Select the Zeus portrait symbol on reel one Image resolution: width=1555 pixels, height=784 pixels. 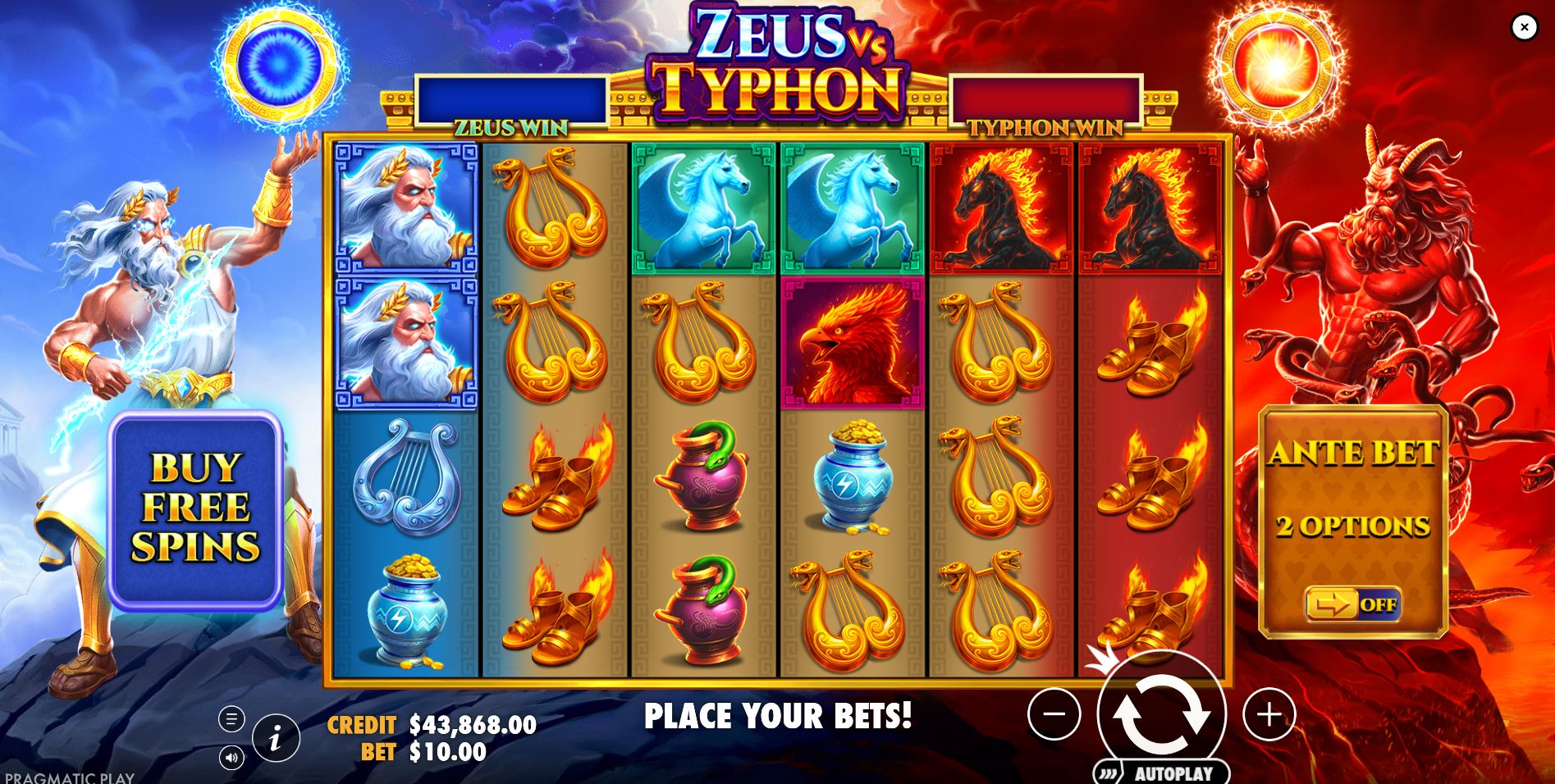coord(405,207)
